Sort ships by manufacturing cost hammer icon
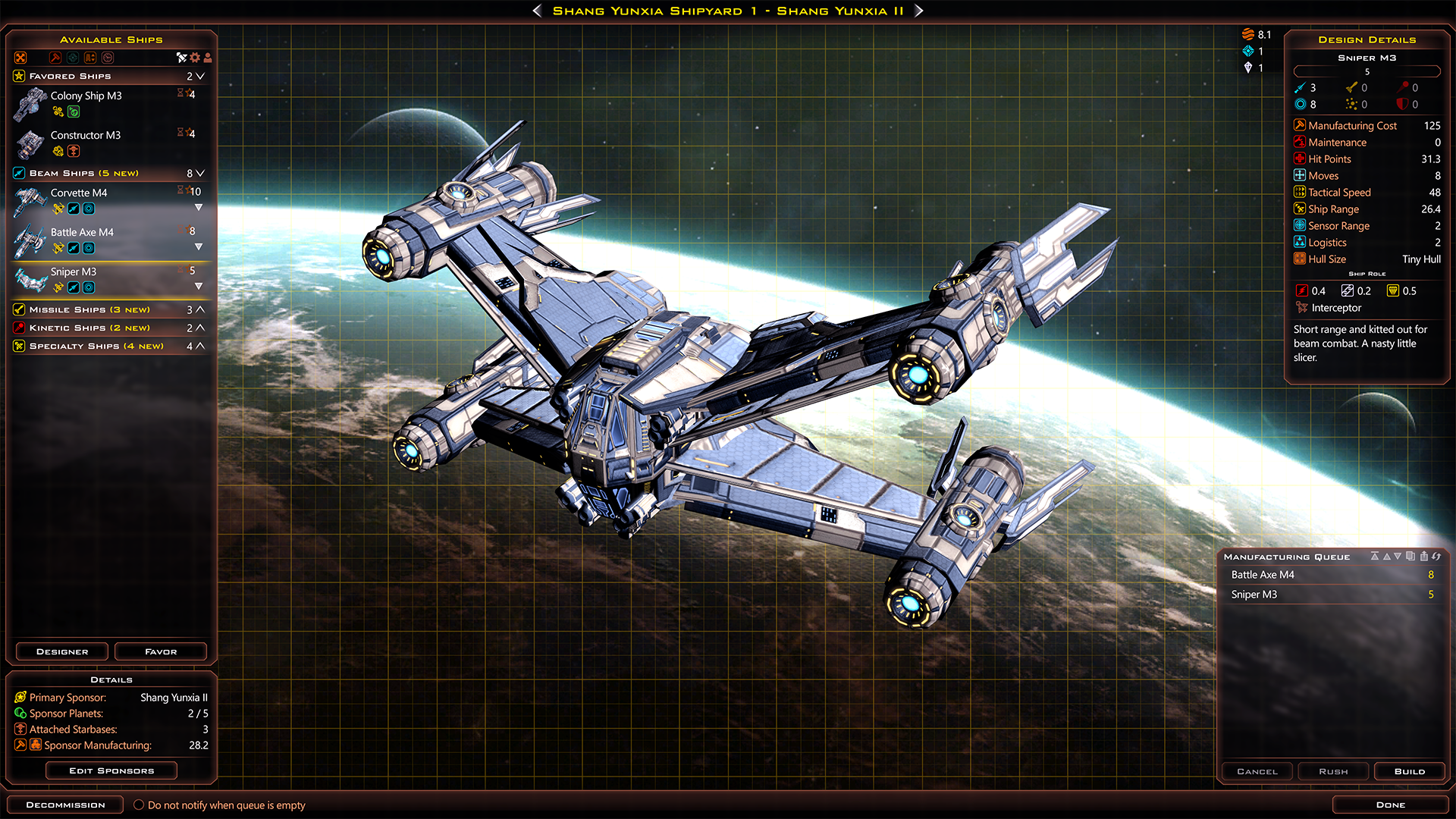This screenshot has width=1456, height=819. [x=55, y=58]
